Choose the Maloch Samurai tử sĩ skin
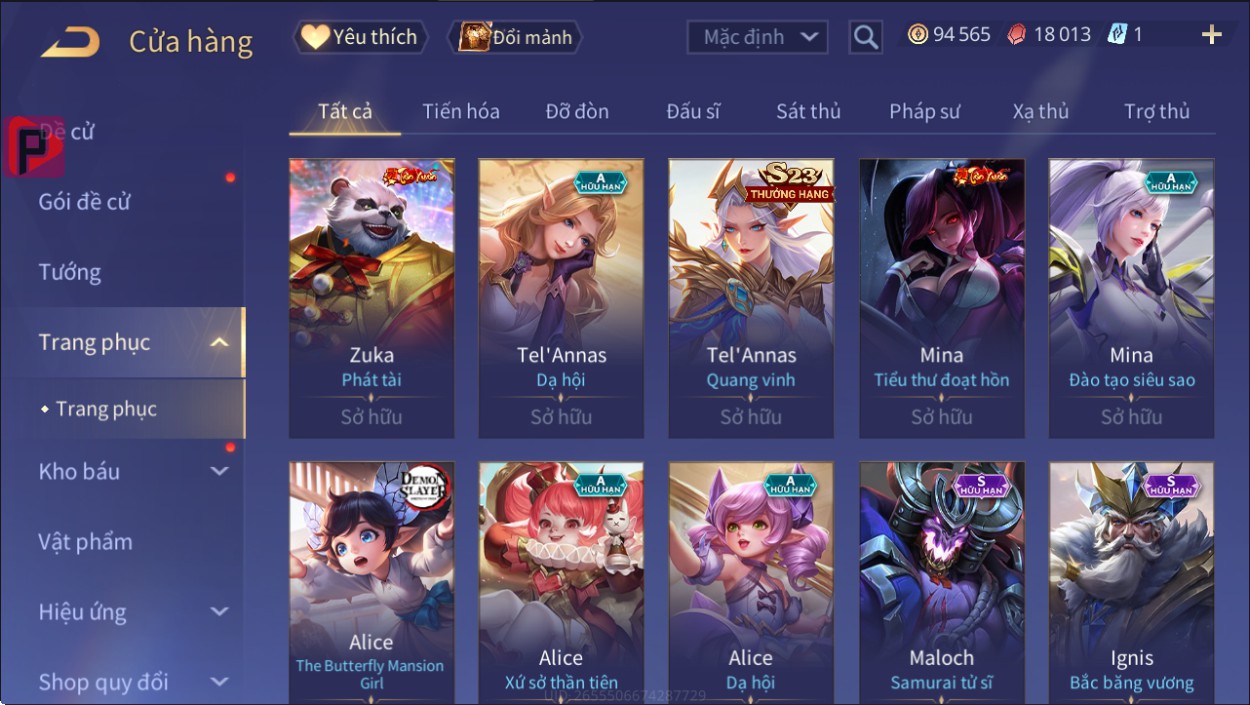The width and height of the screenshot is (1250, 705). (x=941, y=582)
